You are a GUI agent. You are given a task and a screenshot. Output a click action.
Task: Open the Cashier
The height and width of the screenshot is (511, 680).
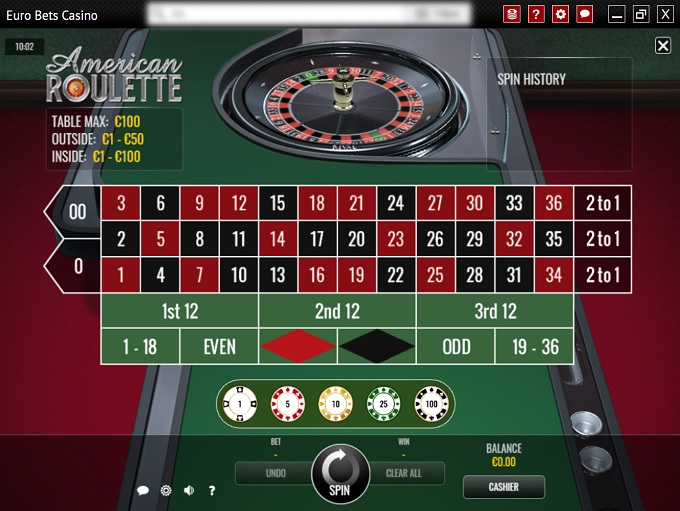click(x=504, y=487)
